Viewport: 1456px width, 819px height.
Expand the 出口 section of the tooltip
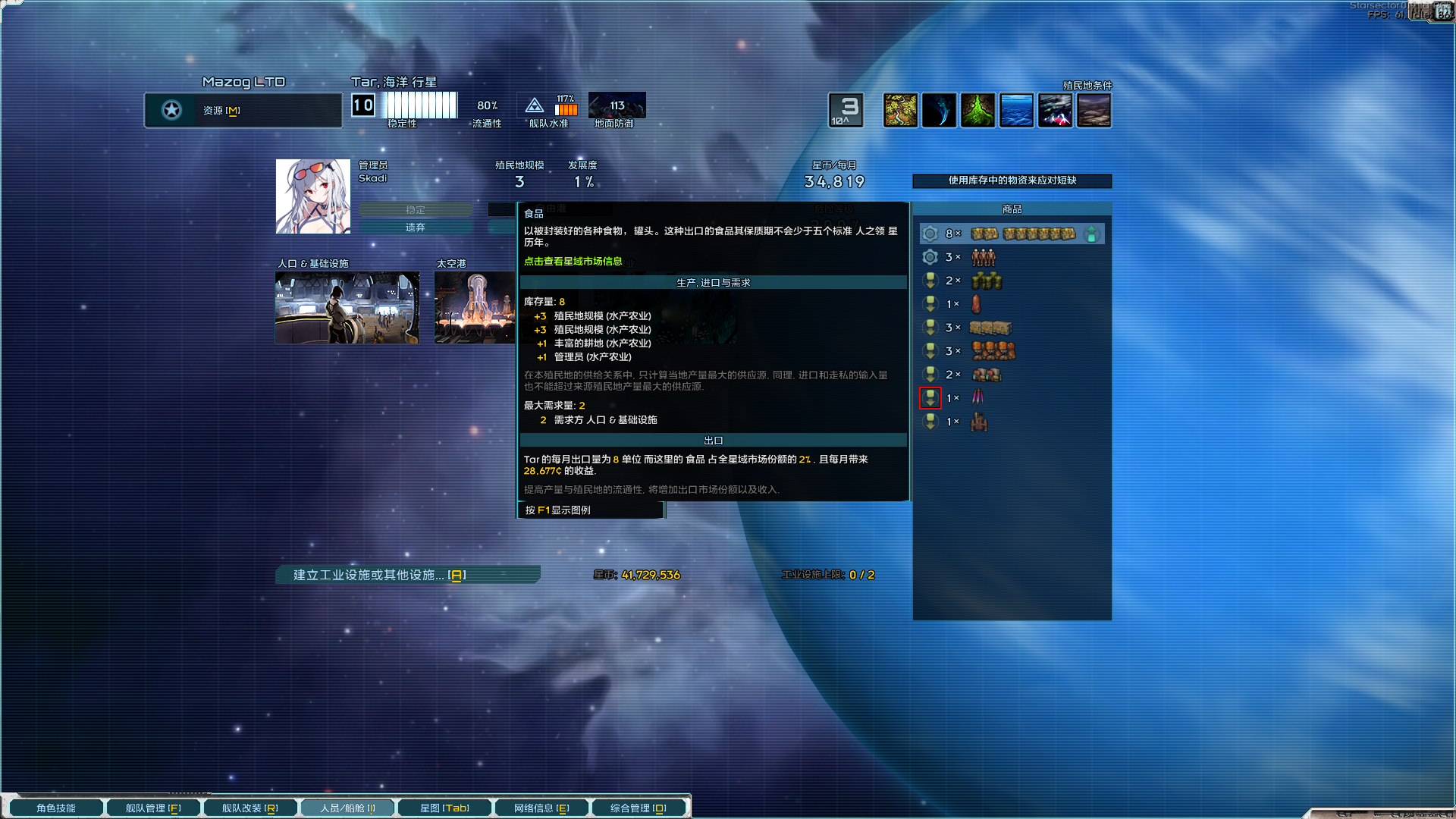pos(712,440)
